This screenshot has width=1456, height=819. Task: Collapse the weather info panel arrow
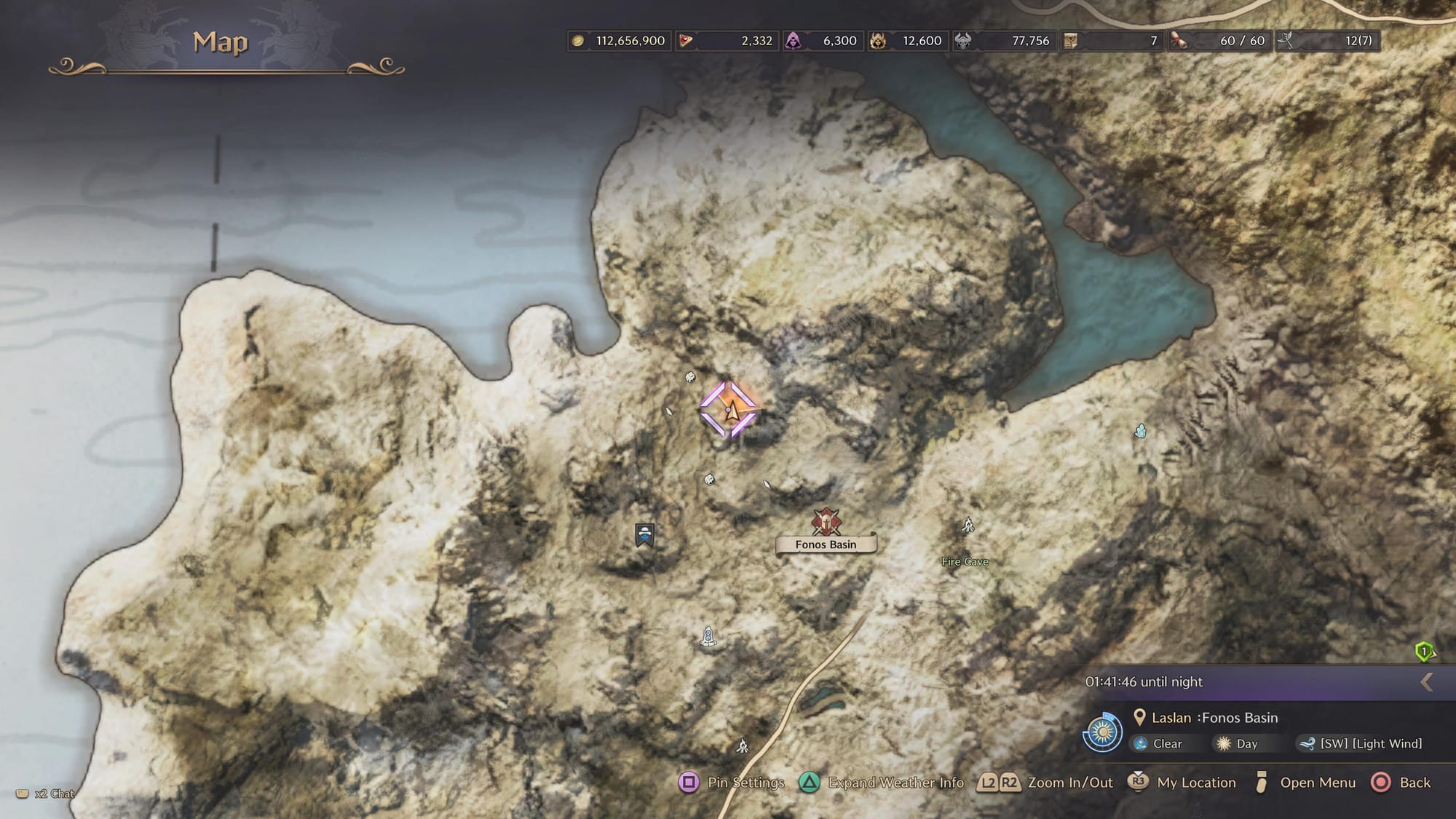(1426, 682)
